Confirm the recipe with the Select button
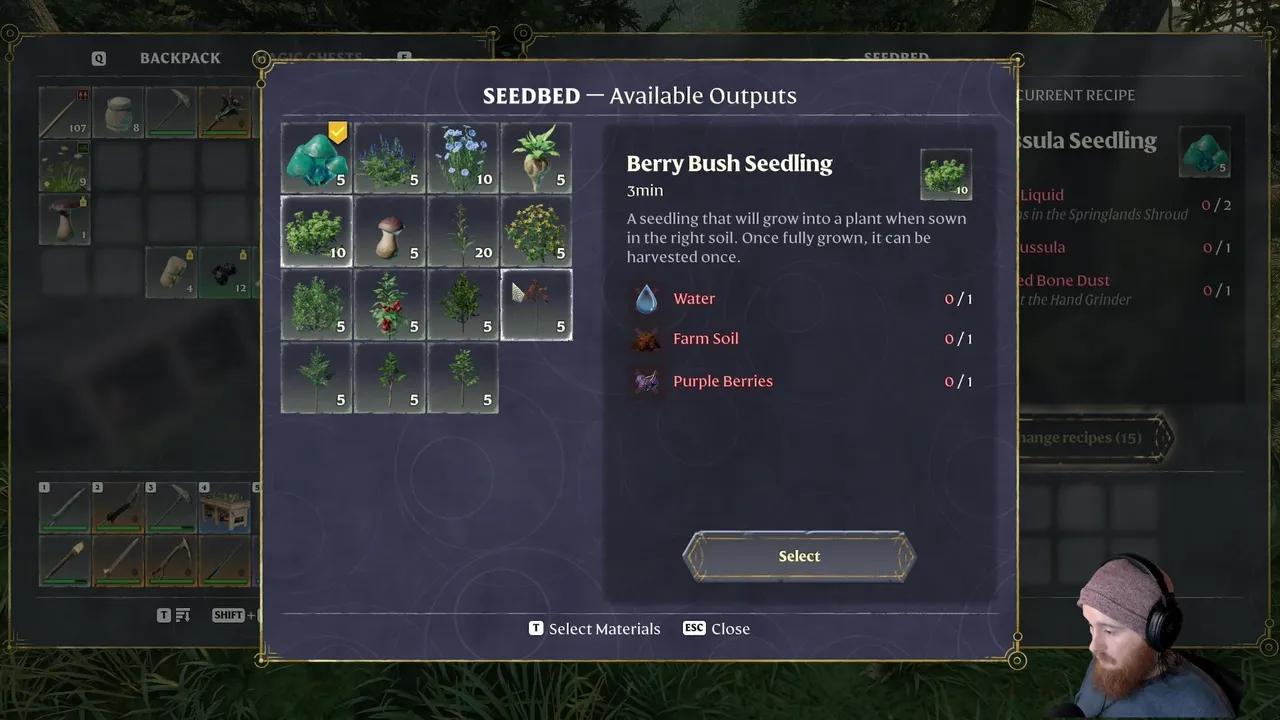1280x720 pixels. coord(799,556)
